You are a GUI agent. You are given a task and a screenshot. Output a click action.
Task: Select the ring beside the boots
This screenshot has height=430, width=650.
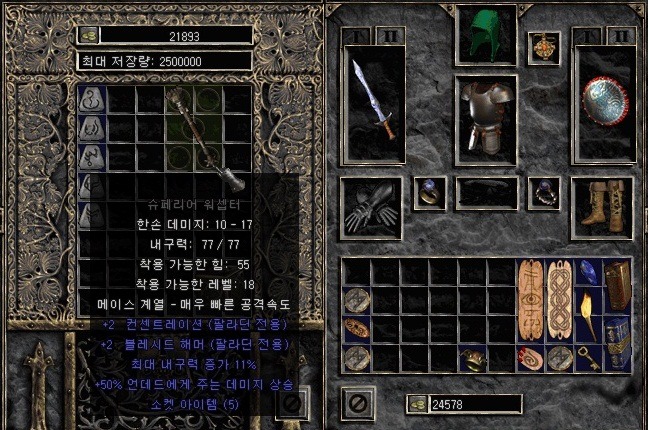(544, 192)
